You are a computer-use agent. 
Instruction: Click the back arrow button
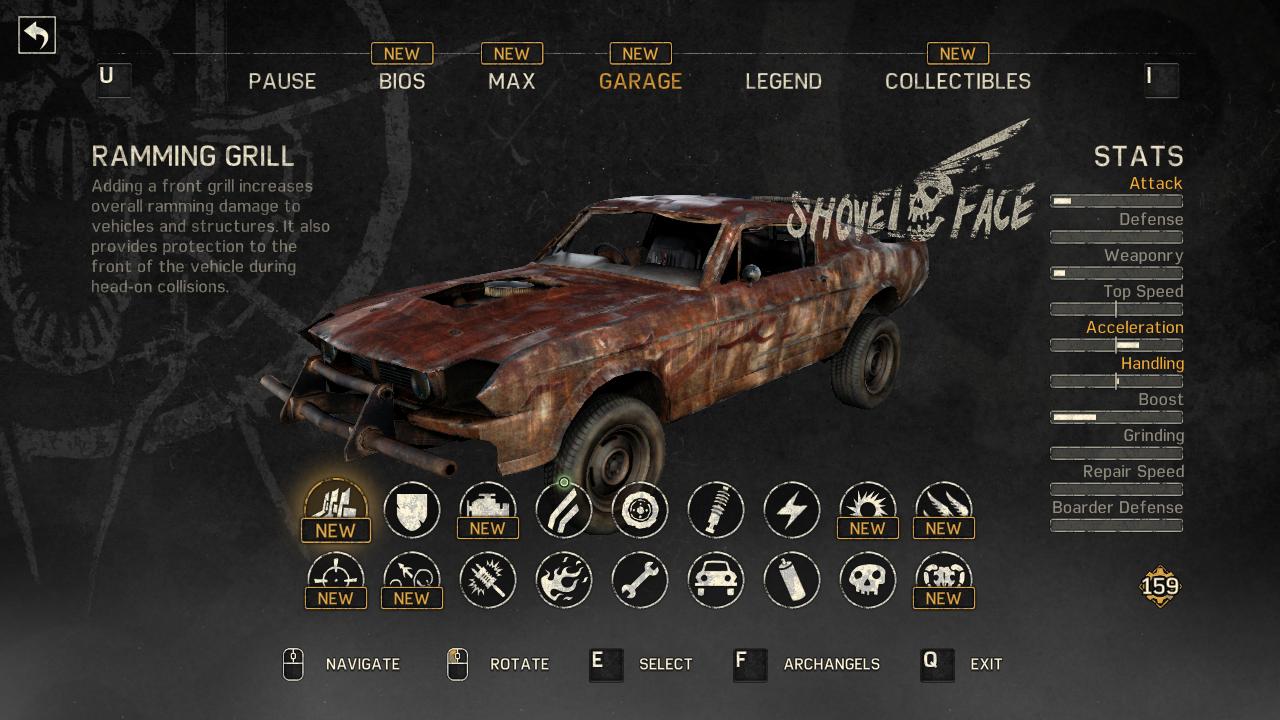(x=37, y=33)
